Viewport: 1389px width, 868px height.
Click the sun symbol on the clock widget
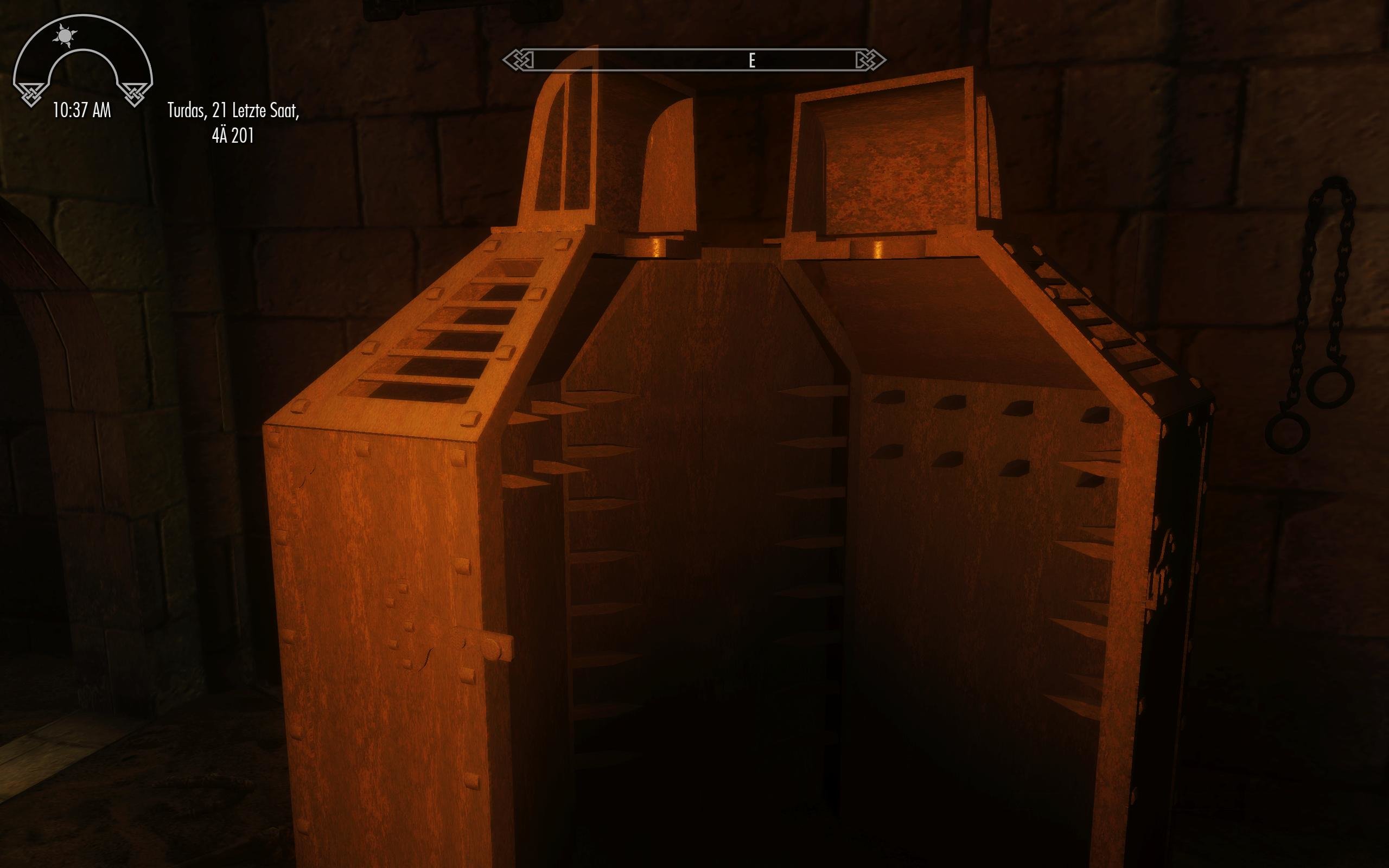coord(66,36)
